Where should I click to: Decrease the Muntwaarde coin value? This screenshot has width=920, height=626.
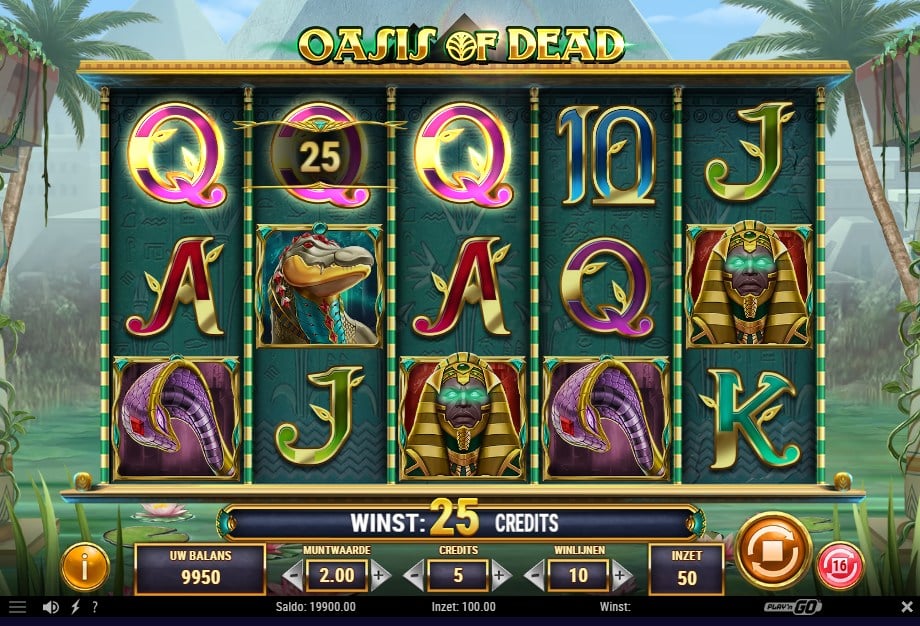coord(292,575)
